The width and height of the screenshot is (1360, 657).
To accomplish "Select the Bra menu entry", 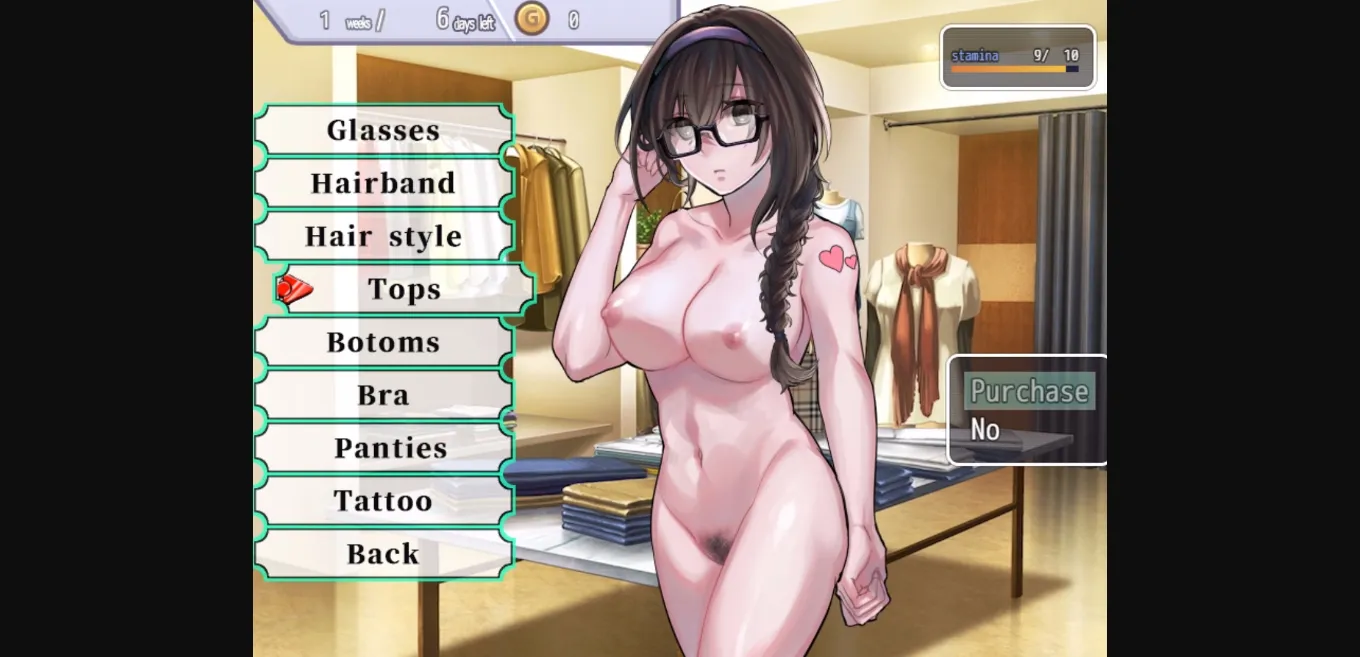I will 384,395.
